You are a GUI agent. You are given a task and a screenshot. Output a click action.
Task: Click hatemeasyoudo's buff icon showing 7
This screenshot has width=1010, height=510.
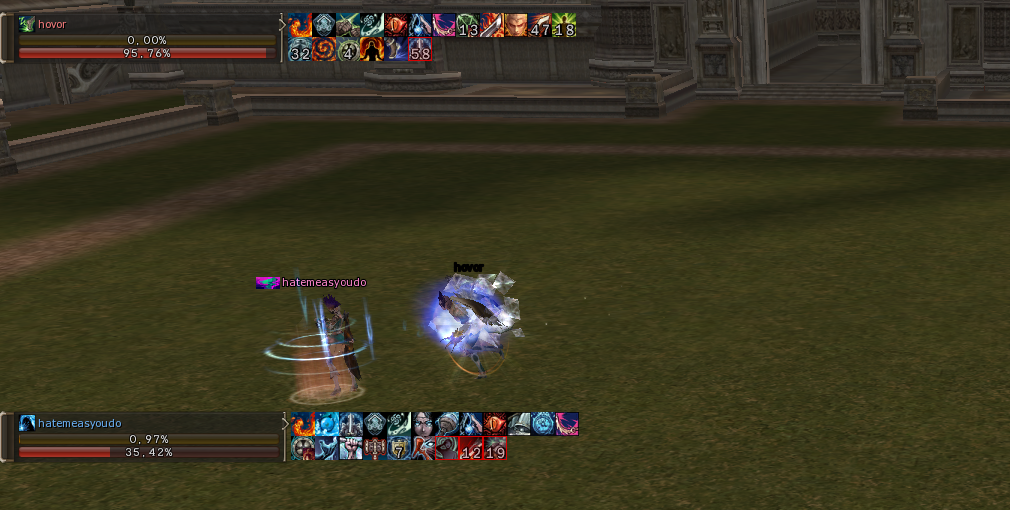(398, 448)
